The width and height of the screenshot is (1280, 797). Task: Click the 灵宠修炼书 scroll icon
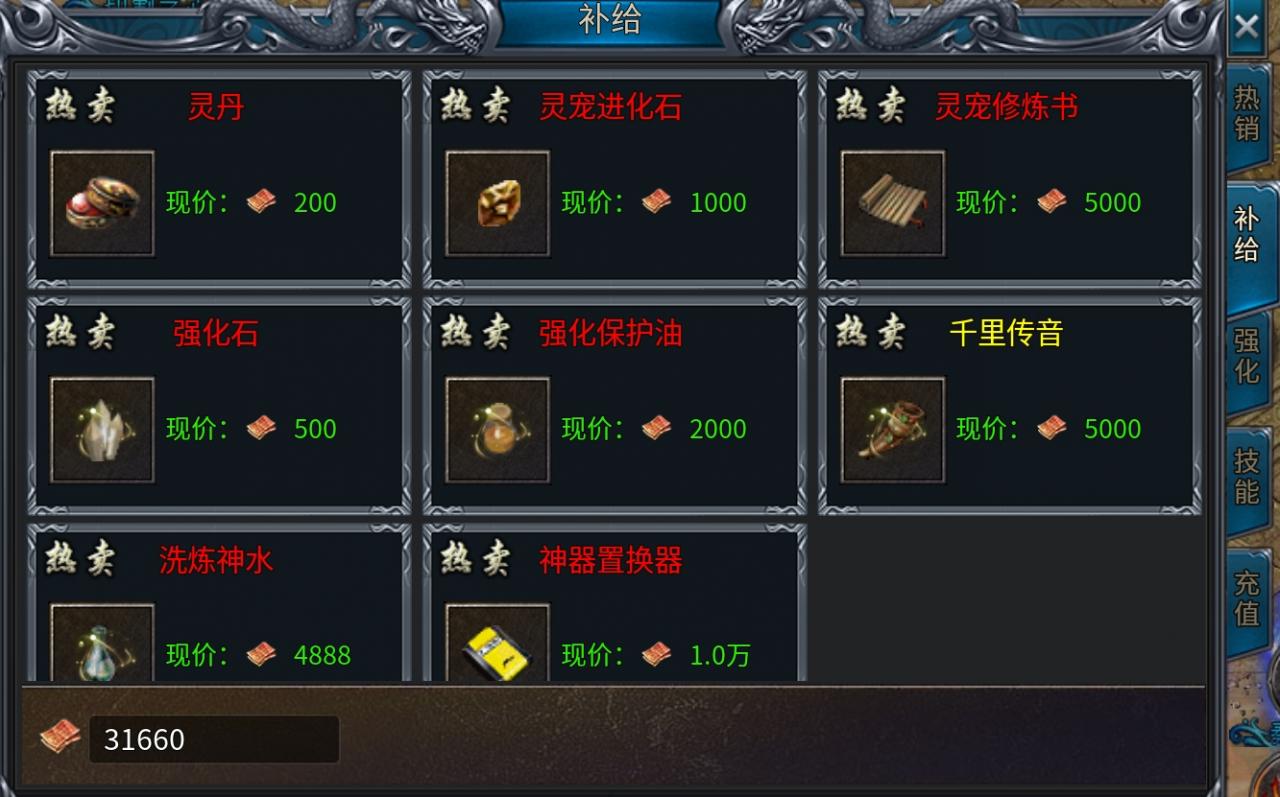[892, 203]
